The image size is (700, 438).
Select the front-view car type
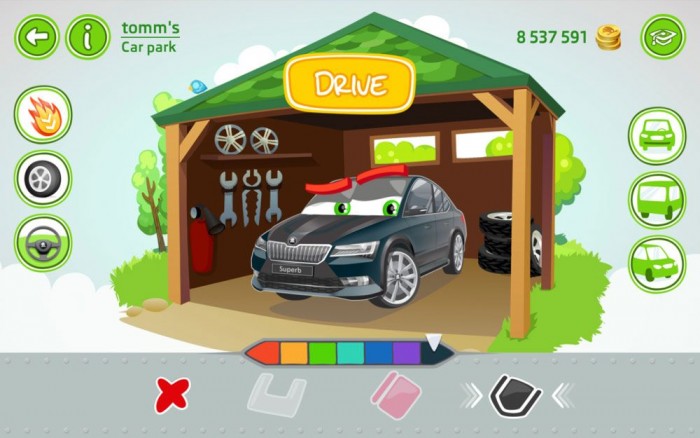pos(657,135)
